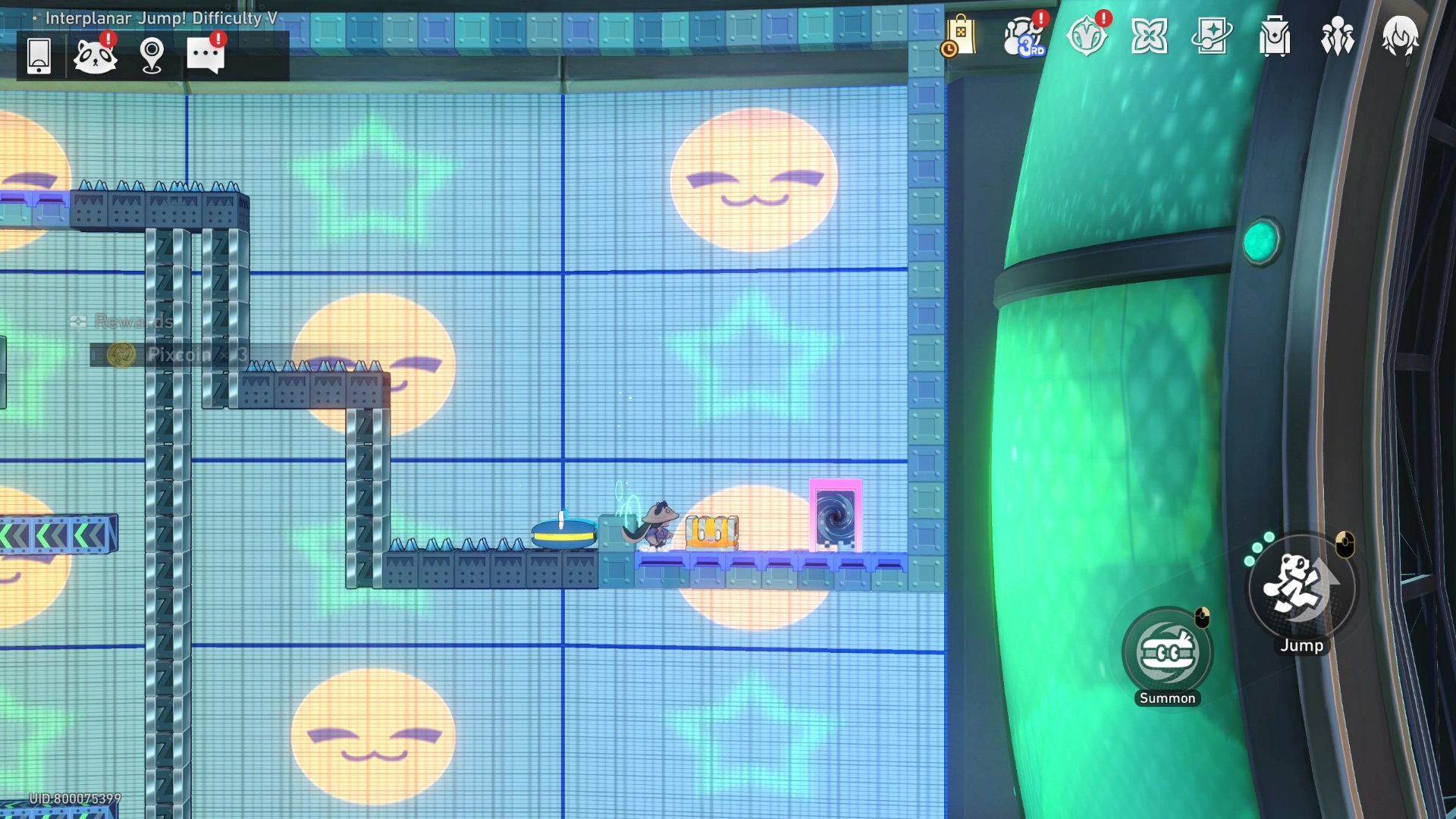Open the chat speech bubble
Viewport: 1456px width, 819px height.
[206, 56]
